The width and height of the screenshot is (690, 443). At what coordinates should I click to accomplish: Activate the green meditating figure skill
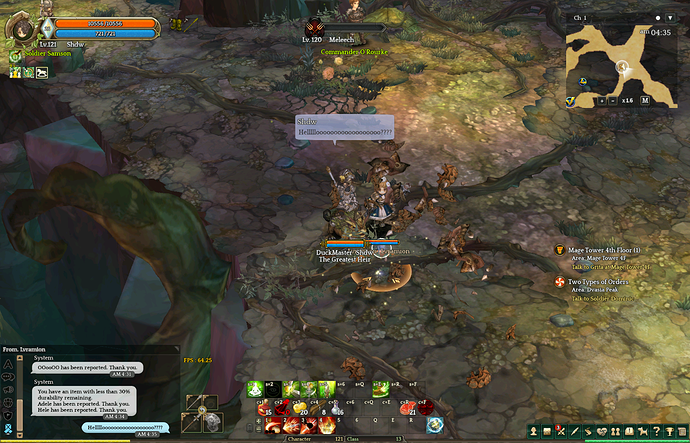[255, 389]
